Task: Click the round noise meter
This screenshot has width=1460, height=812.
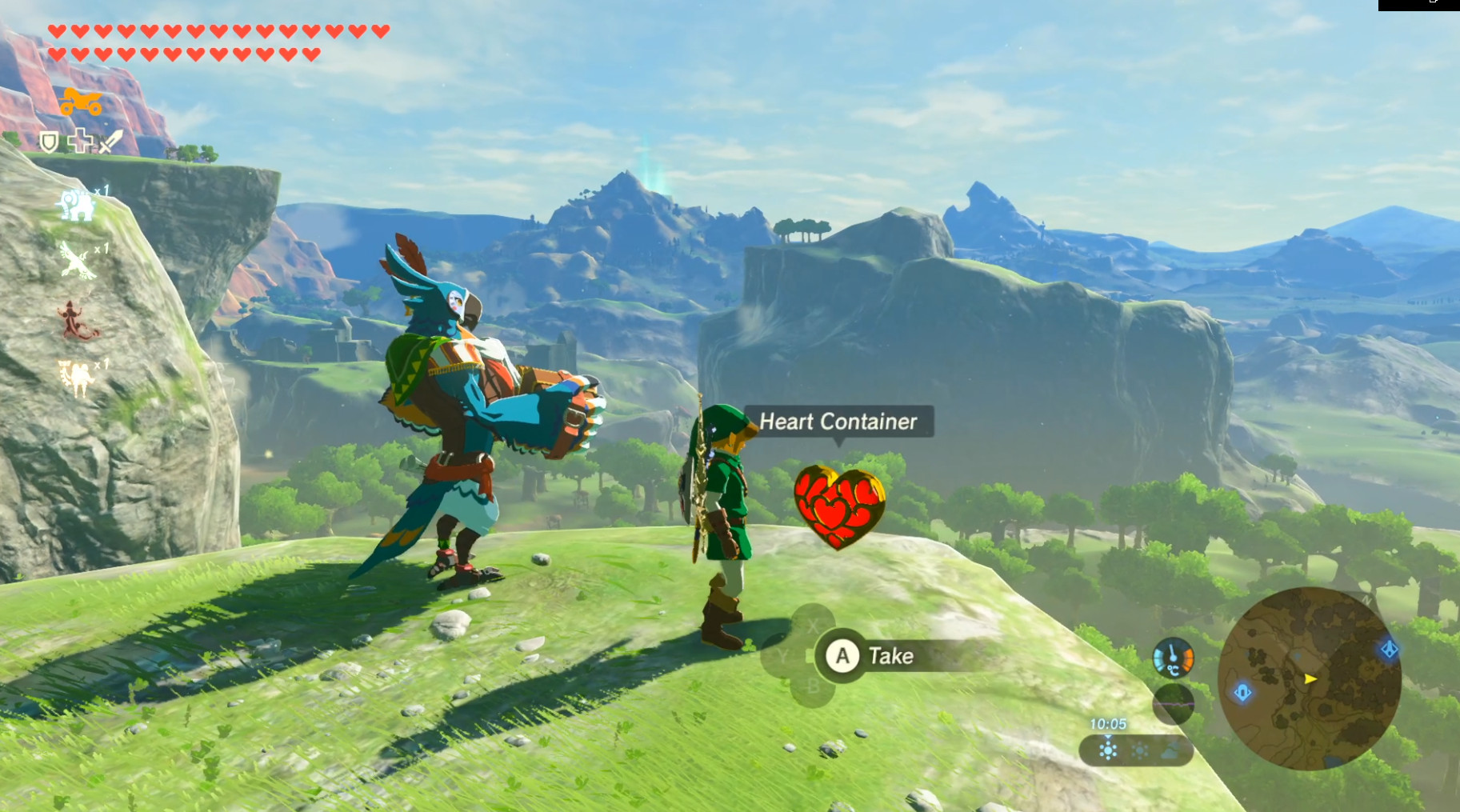Action: click(1173, 703)
